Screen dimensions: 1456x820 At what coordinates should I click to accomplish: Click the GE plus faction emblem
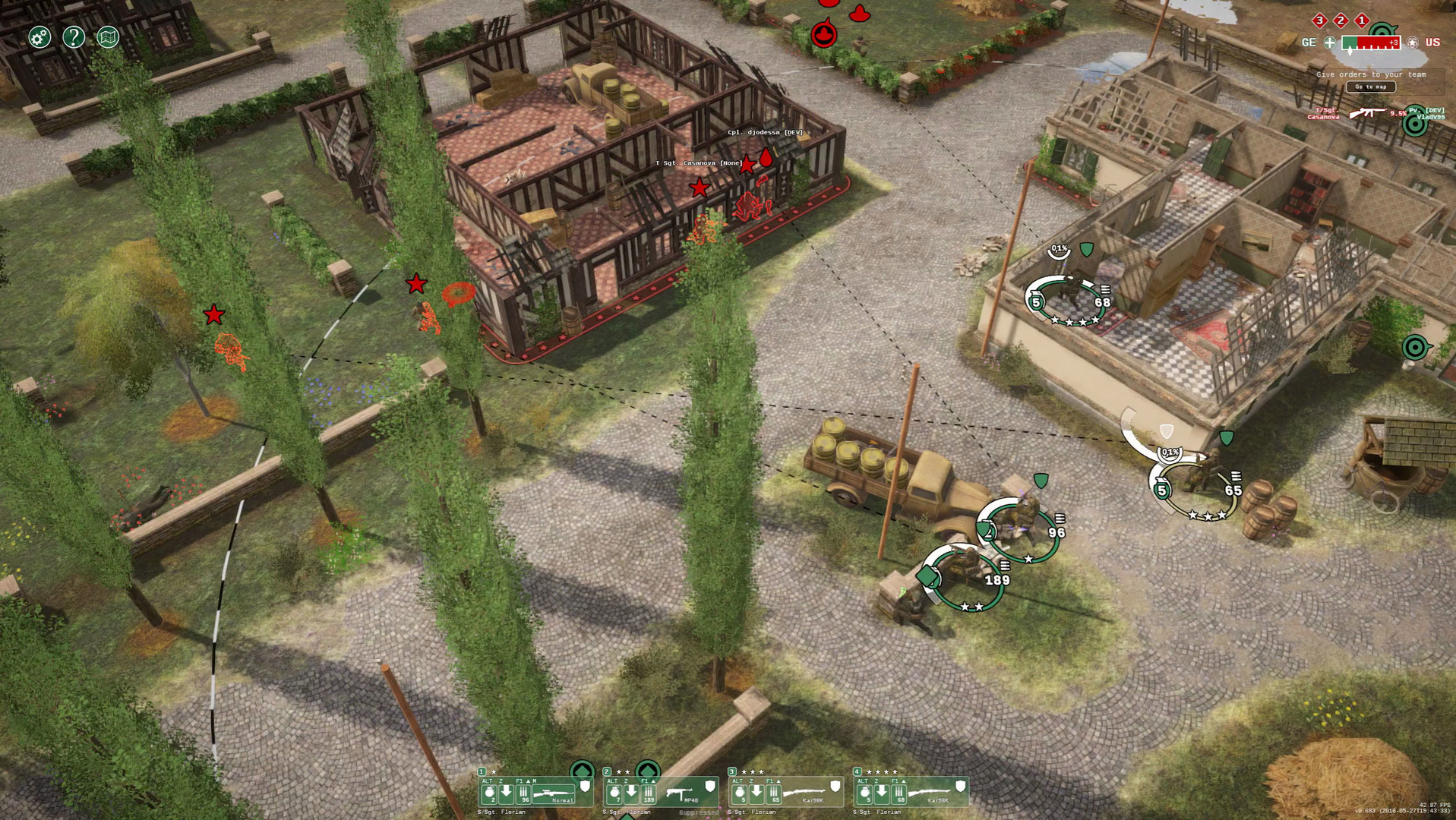[1331, 42]
